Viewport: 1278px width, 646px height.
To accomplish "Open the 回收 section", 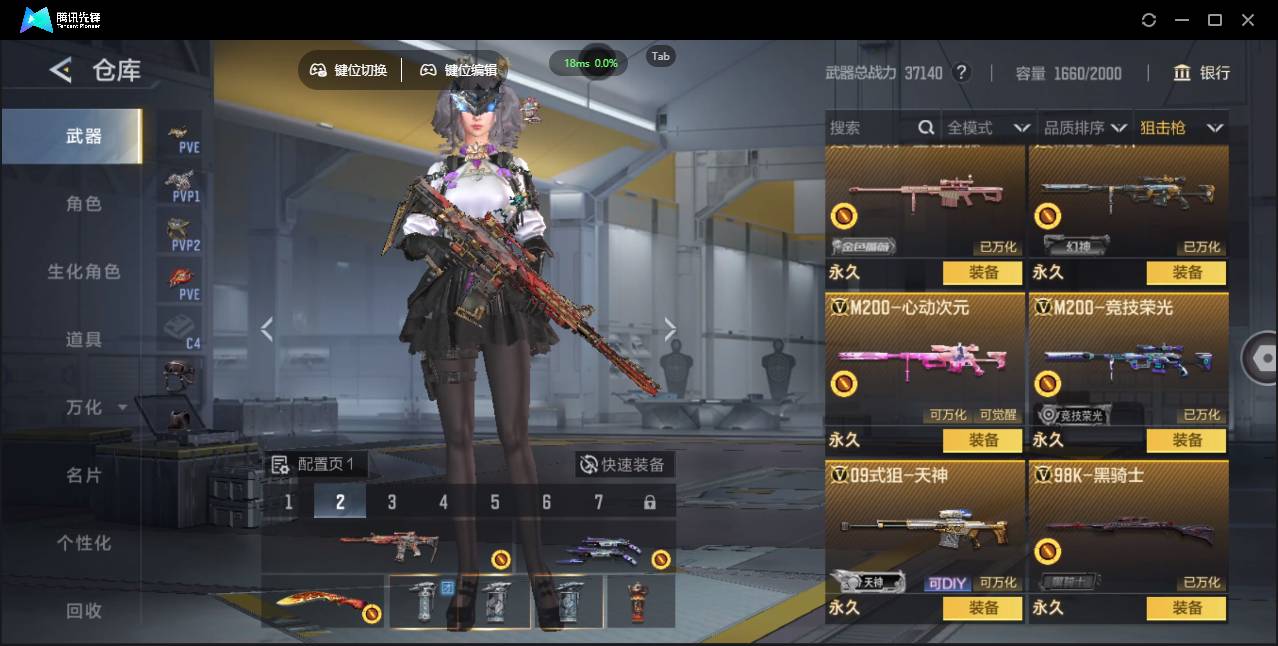I will [x=84, y=610].
